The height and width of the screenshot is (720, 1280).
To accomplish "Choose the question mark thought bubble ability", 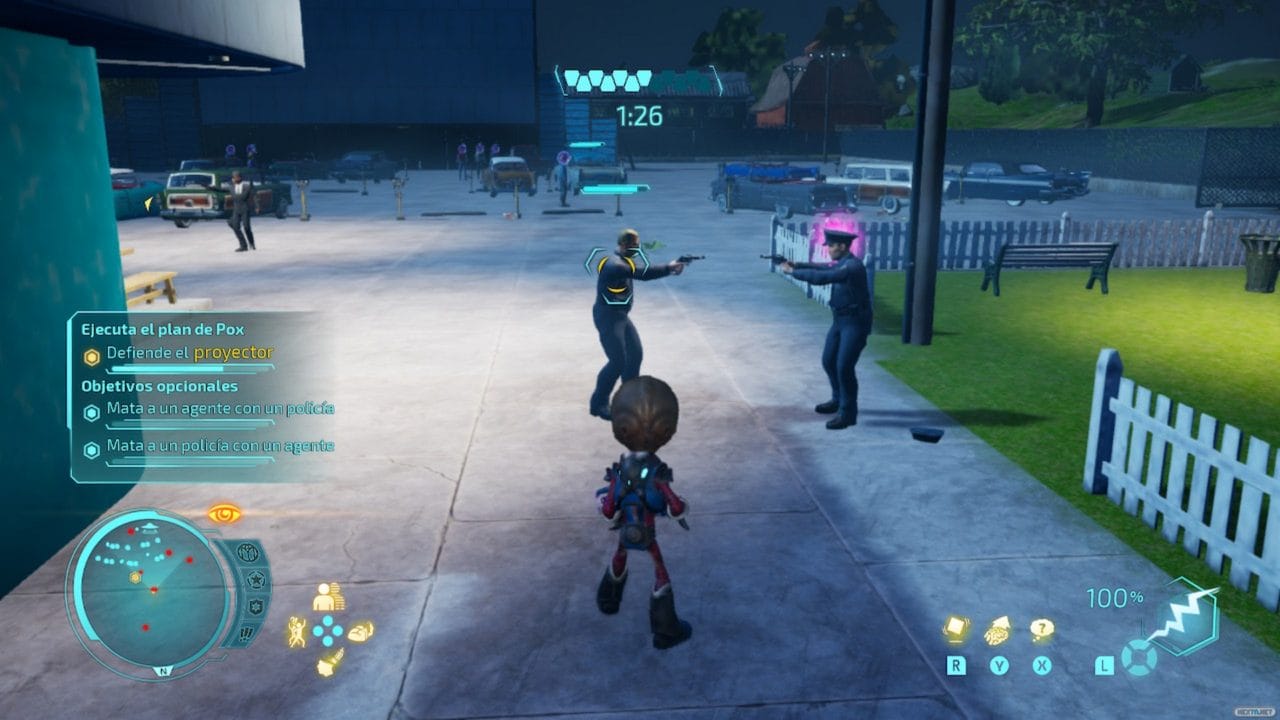I will point(1042,630).
